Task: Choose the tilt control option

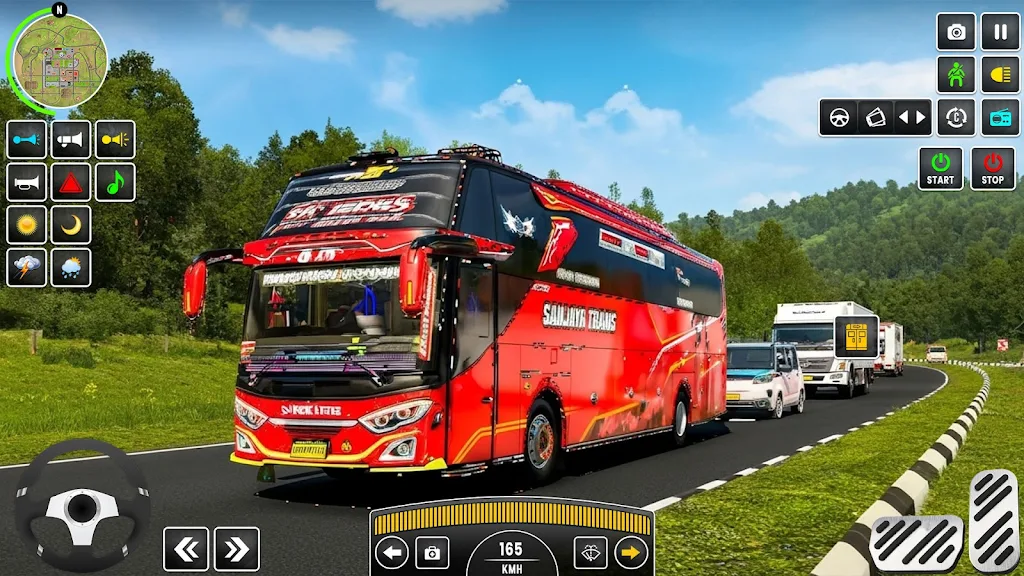Action: 875,117
